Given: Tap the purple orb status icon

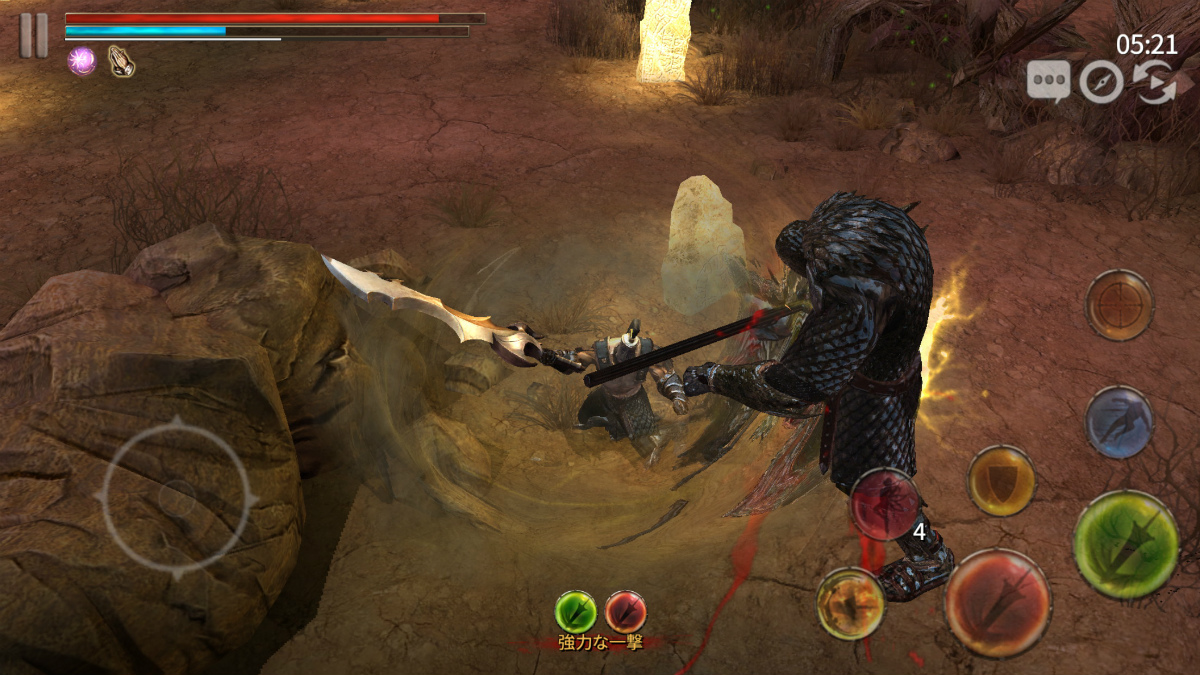Looking at the screenshot, I should (81, 61).
